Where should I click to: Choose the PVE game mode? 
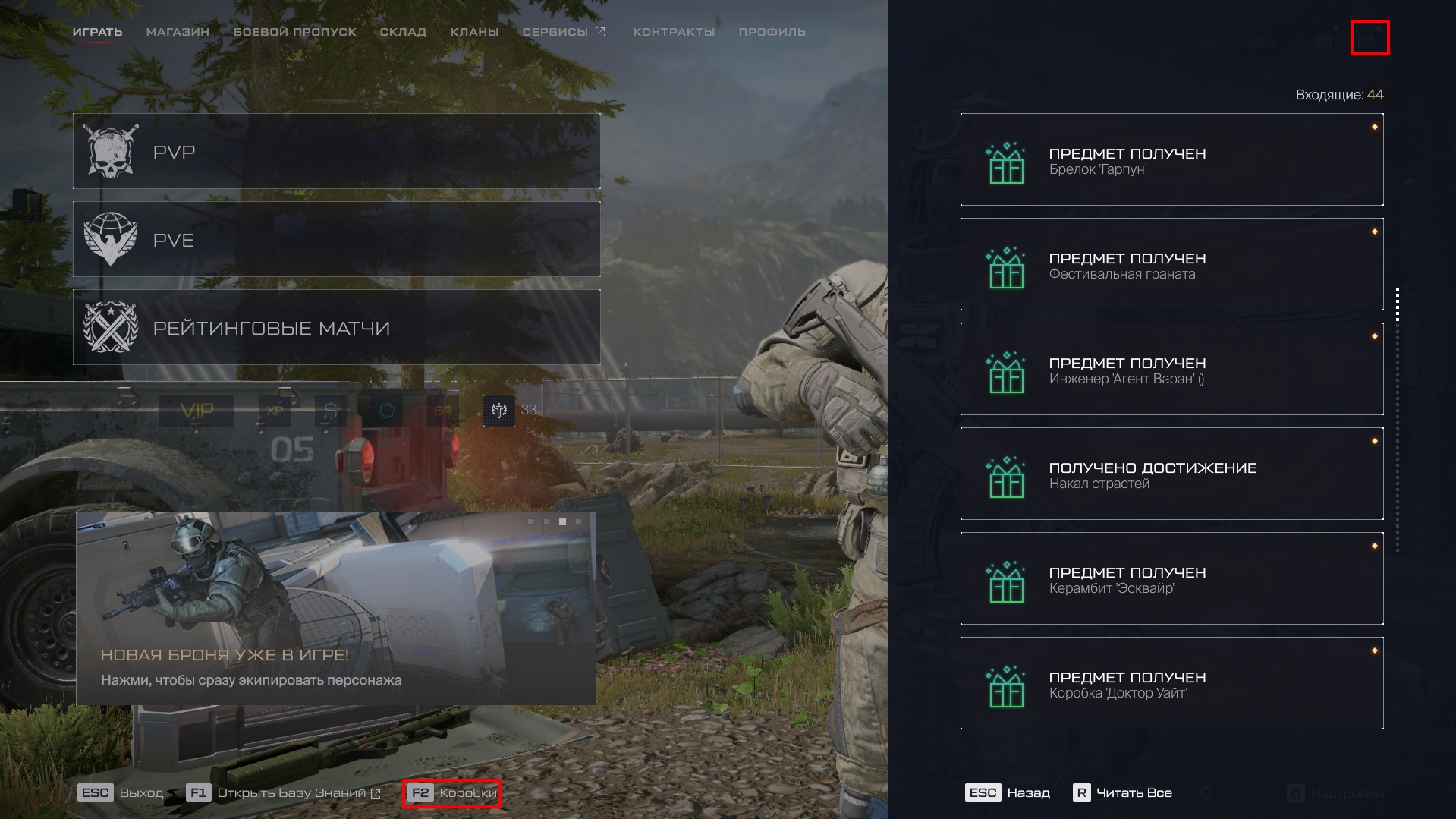[x=336, y=239]
